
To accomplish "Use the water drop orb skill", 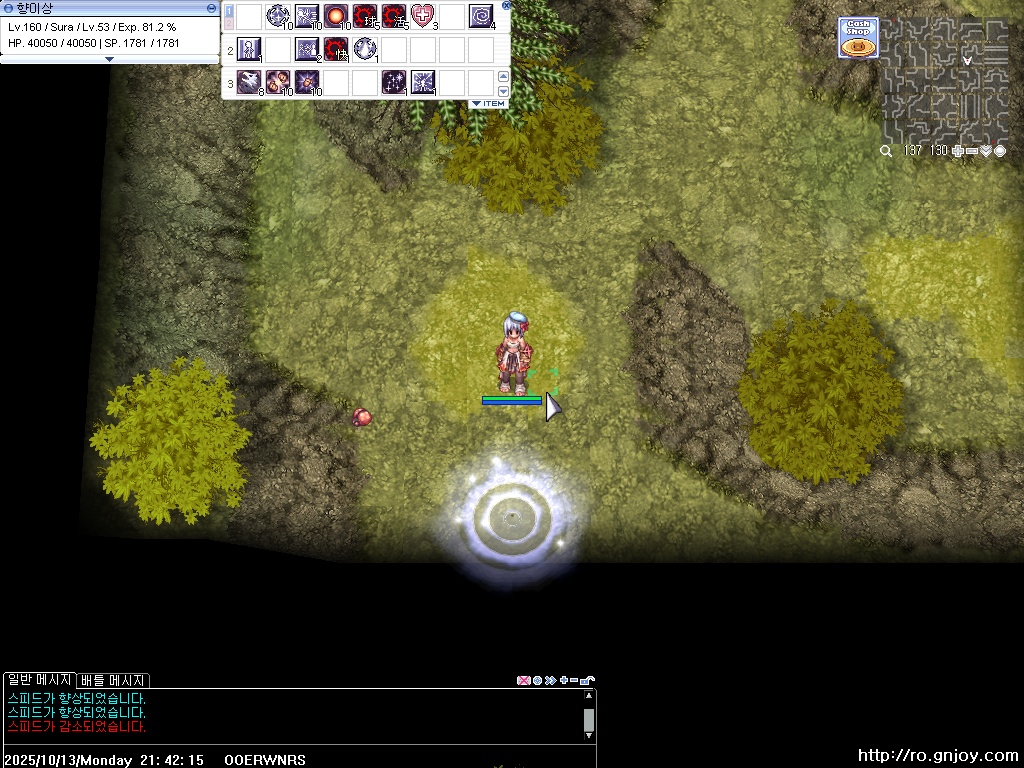I will (365, 49).
